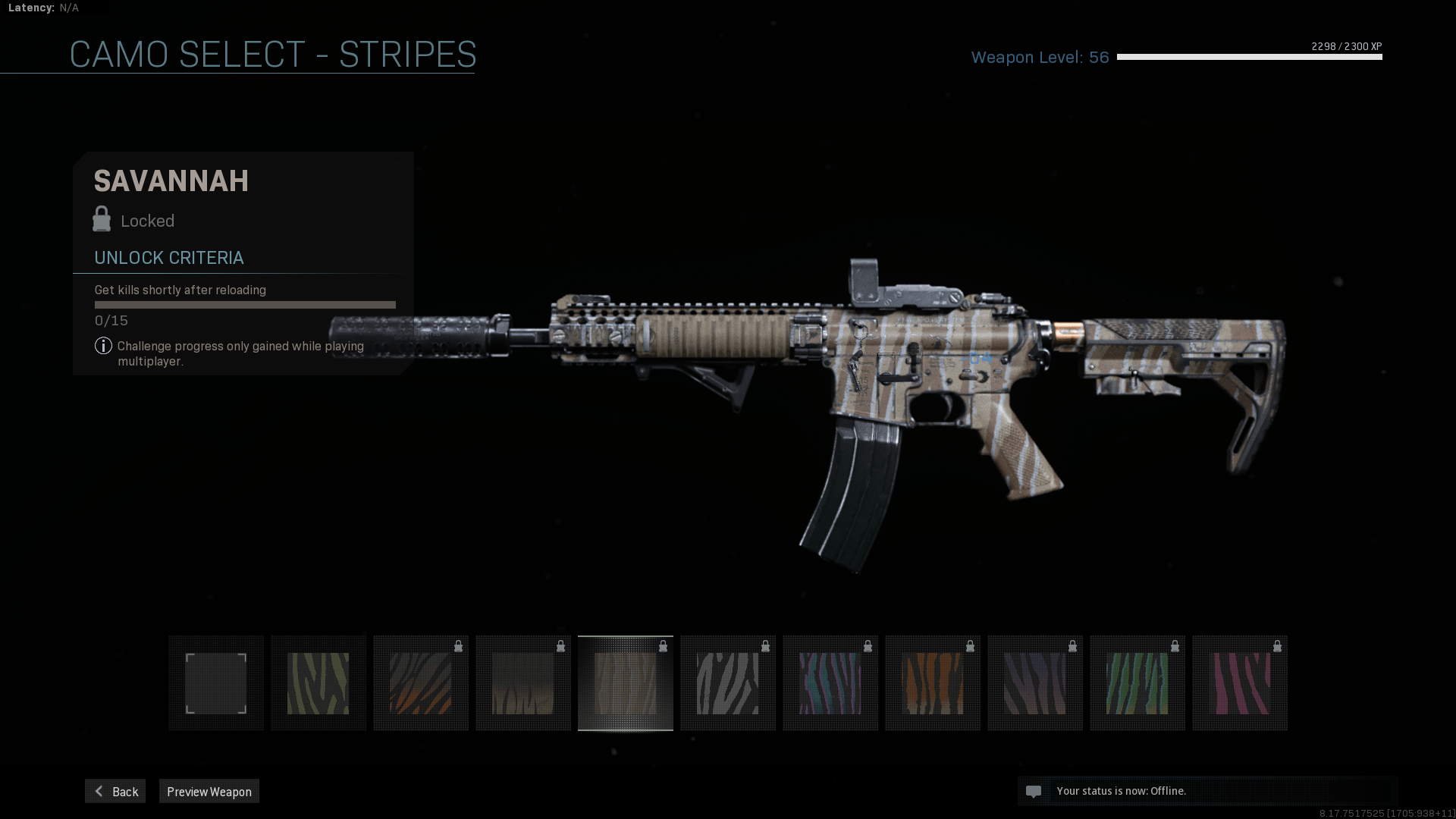Click the status notification chat bubble icon
The image size is (1456, 819).
[x=1033, y=792]
